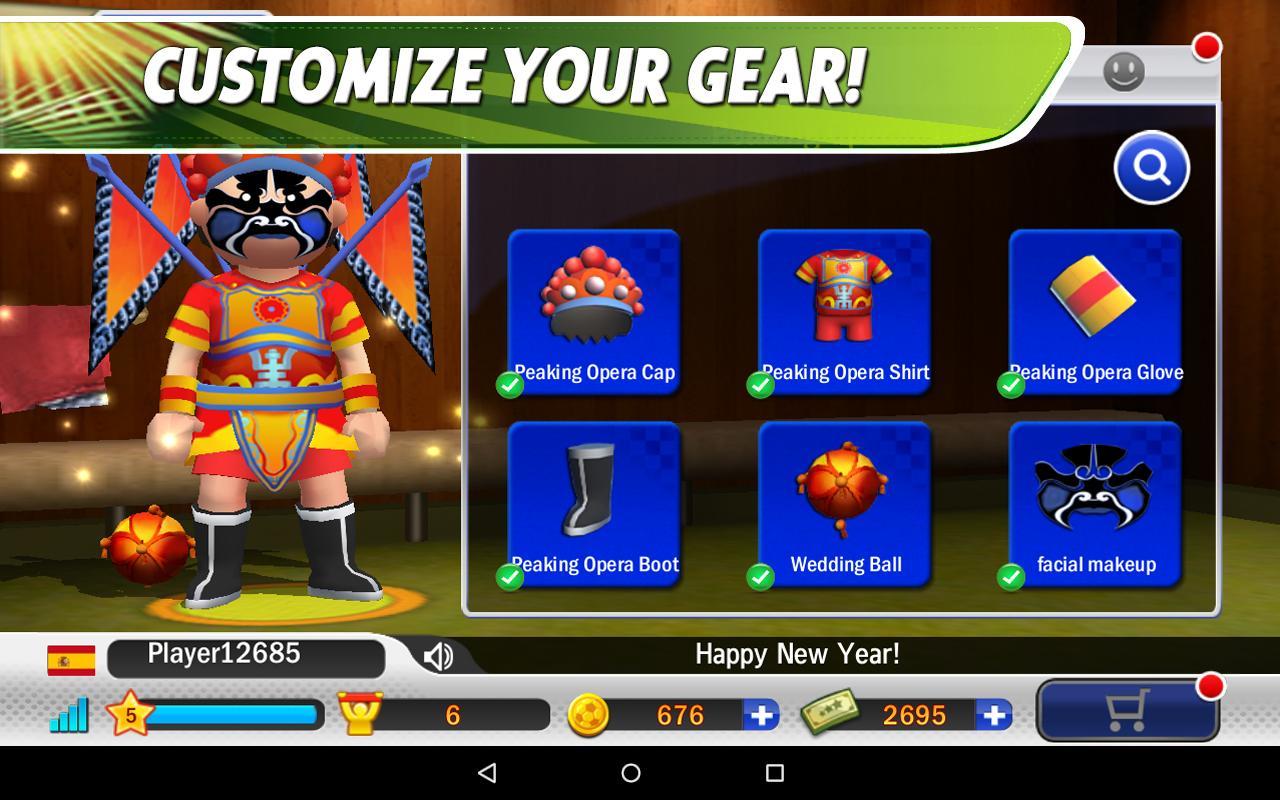Open the shopping cart store
This screenshot has height=800, width=1280.
tap(1126, 711)
